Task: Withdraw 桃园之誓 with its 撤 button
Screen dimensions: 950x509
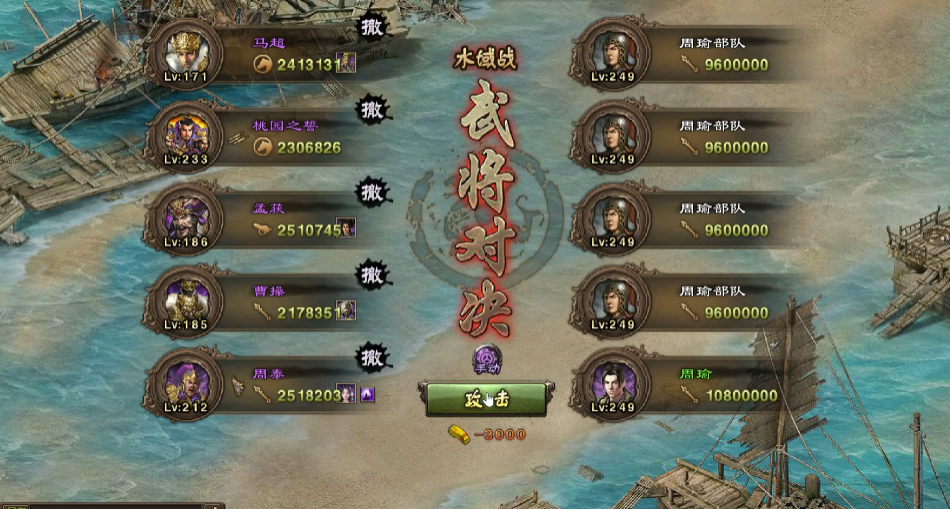Action: (x=372, y=107)
